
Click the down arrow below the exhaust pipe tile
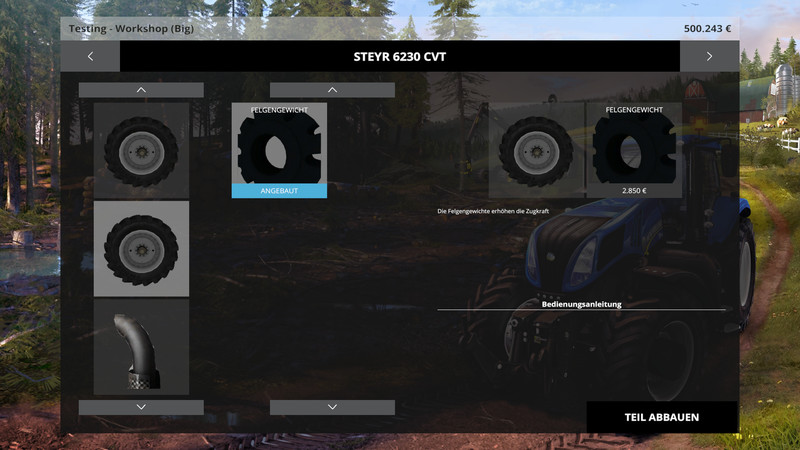coord(141,407)
